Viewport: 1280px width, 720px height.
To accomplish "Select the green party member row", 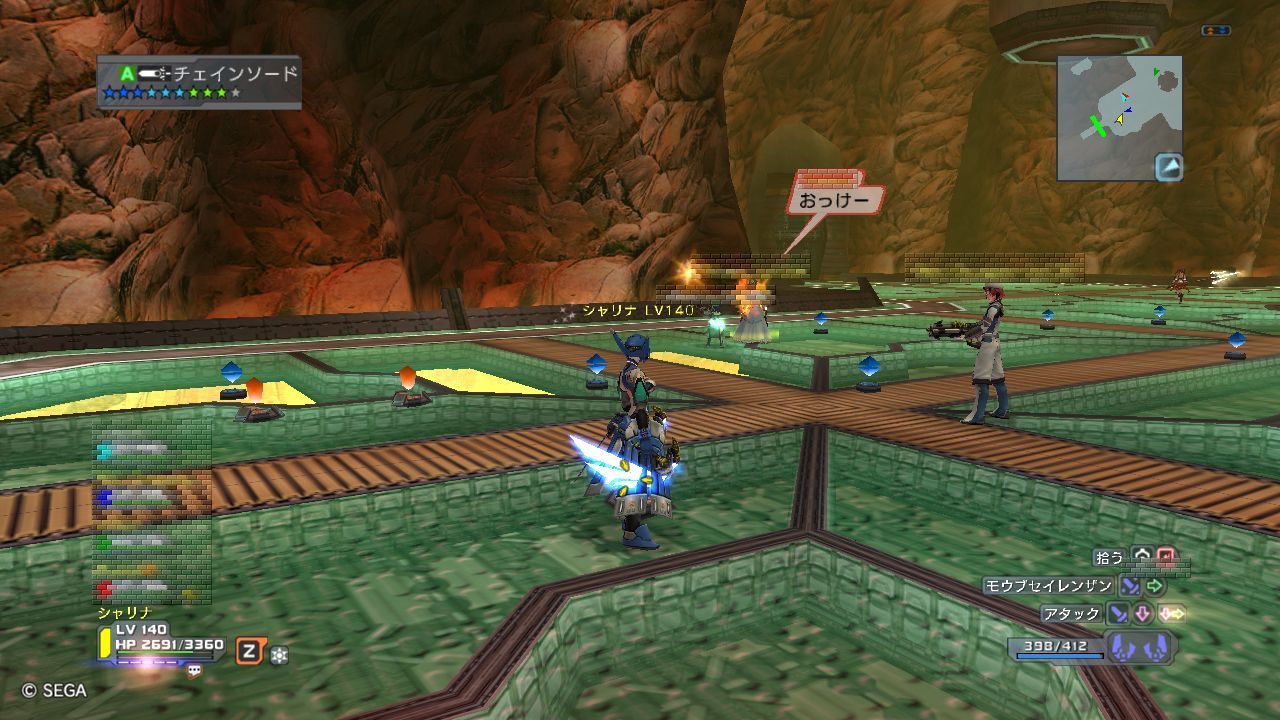I will click(x=150, y=541).
